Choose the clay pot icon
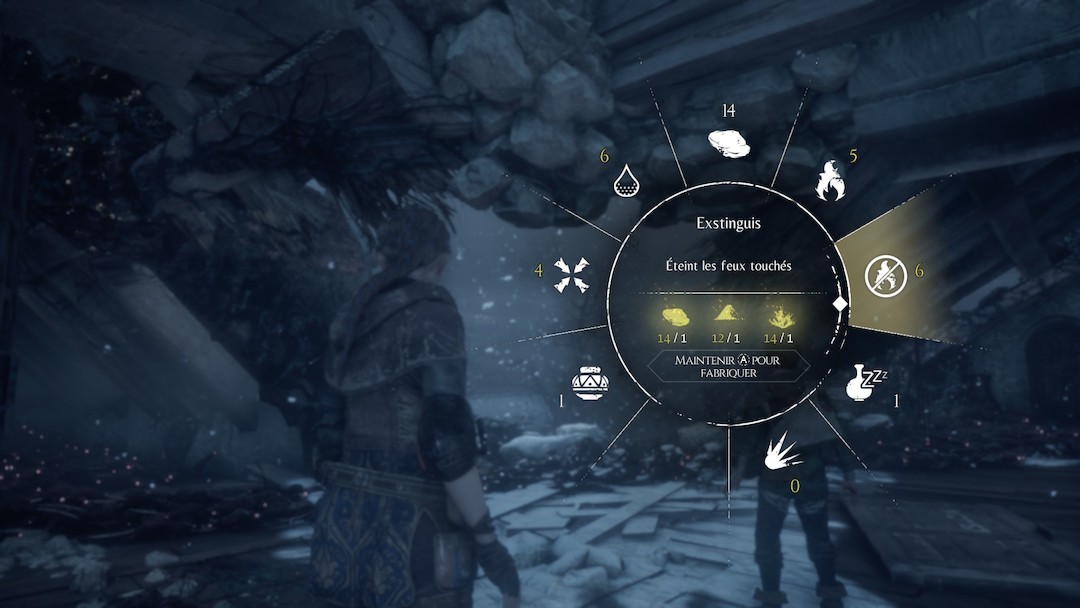The width and height of the screenshot is (1080, 608). point(590,382)
